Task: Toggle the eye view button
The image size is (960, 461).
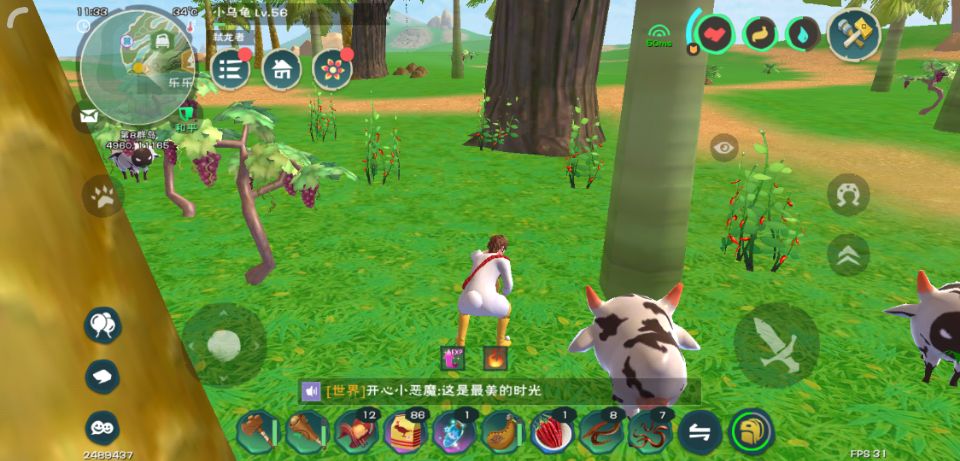Action: pyautogui.click(x=724, y=148)
